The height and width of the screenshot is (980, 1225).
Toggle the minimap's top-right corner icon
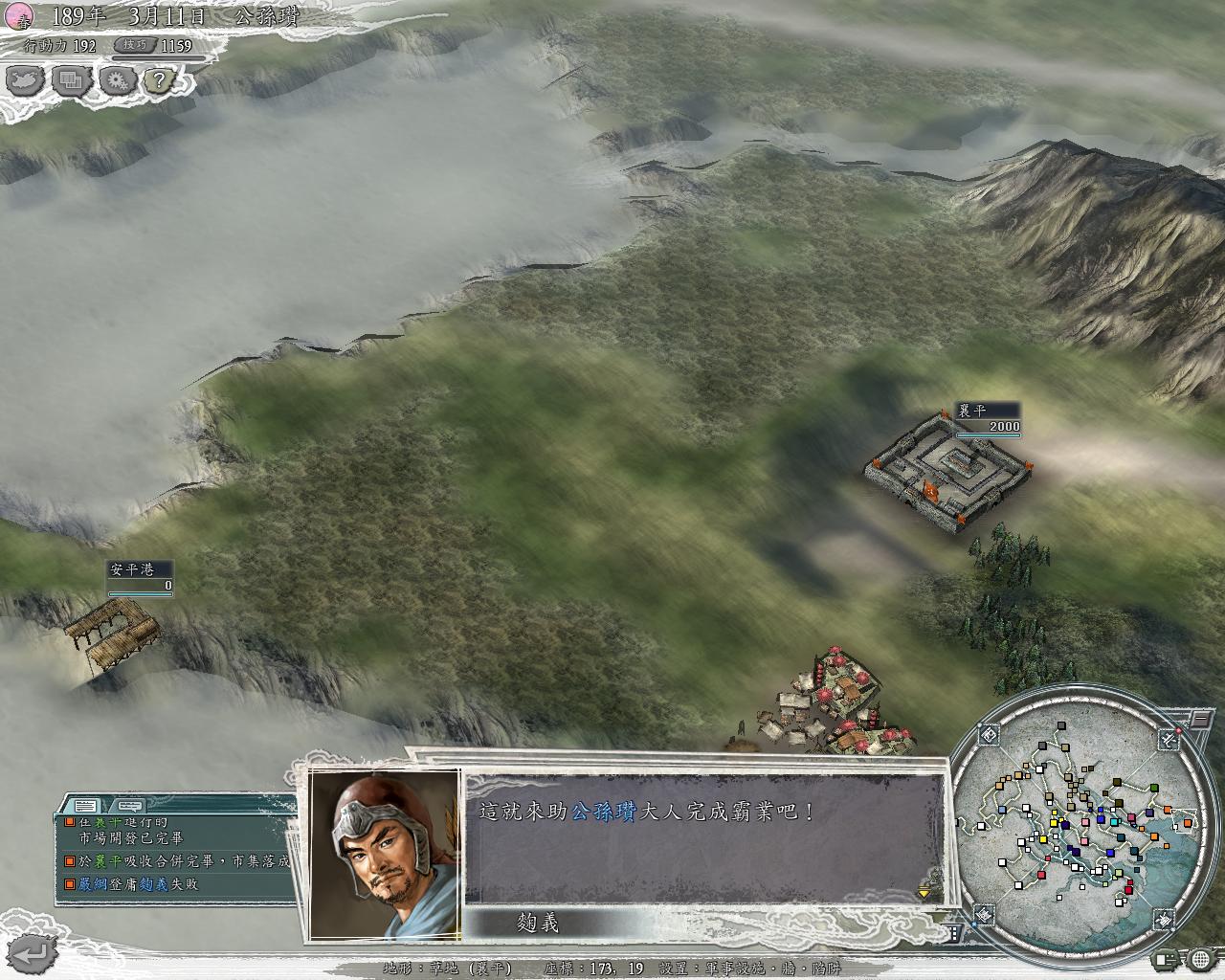[1169, 738]
